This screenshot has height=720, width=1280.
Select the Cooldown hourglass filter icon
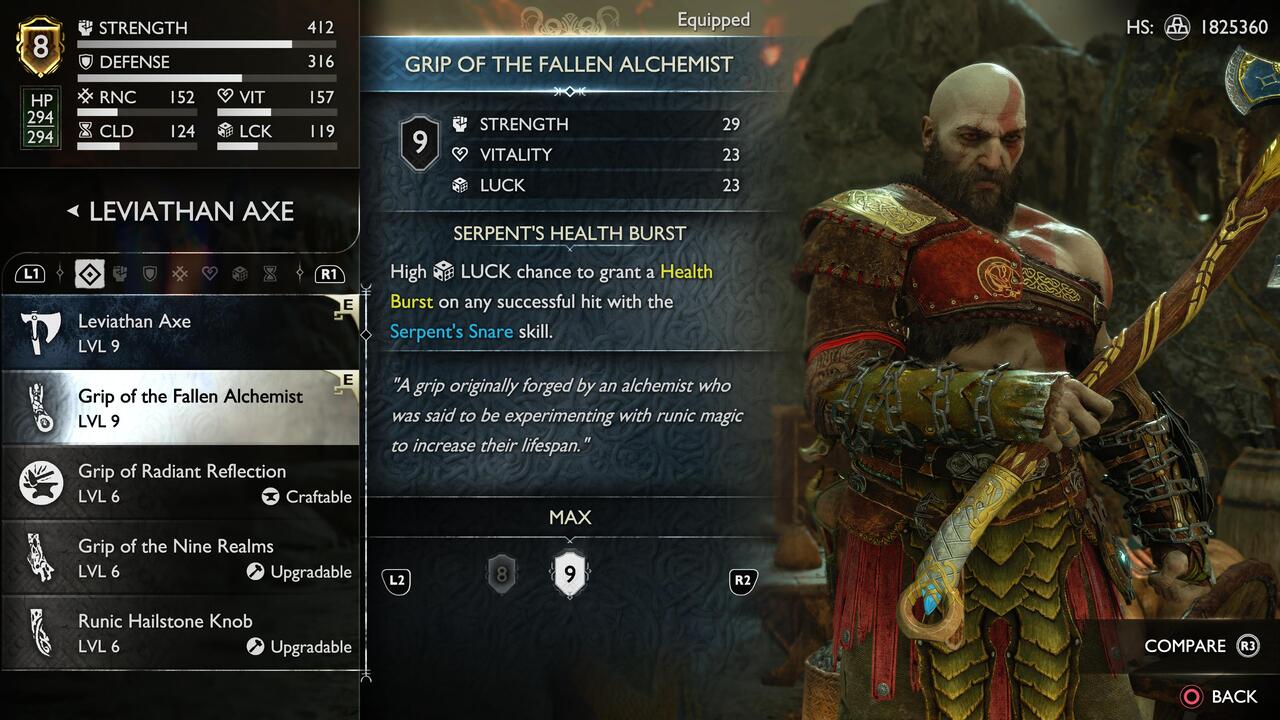click(x=270, y=273)
